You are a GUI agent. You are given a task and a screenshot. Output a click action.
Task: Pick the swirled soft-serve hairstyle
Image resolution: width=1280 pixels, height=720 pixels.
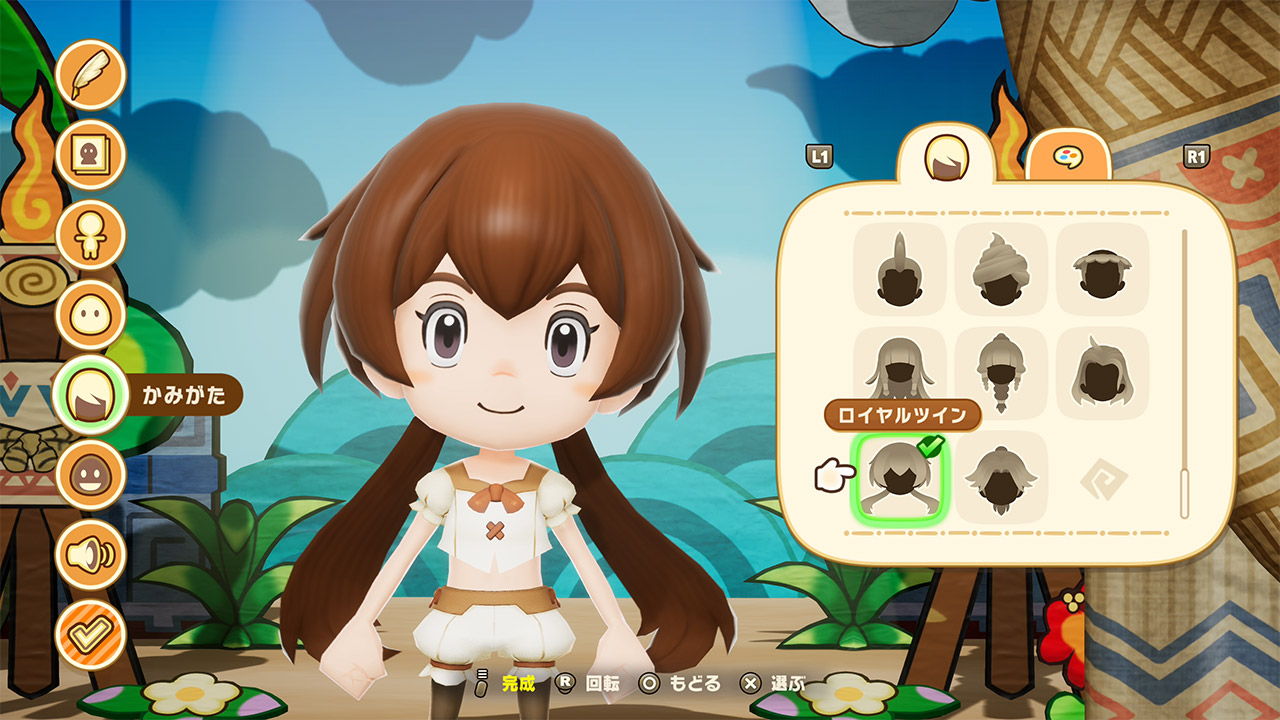pos(1001,269)
